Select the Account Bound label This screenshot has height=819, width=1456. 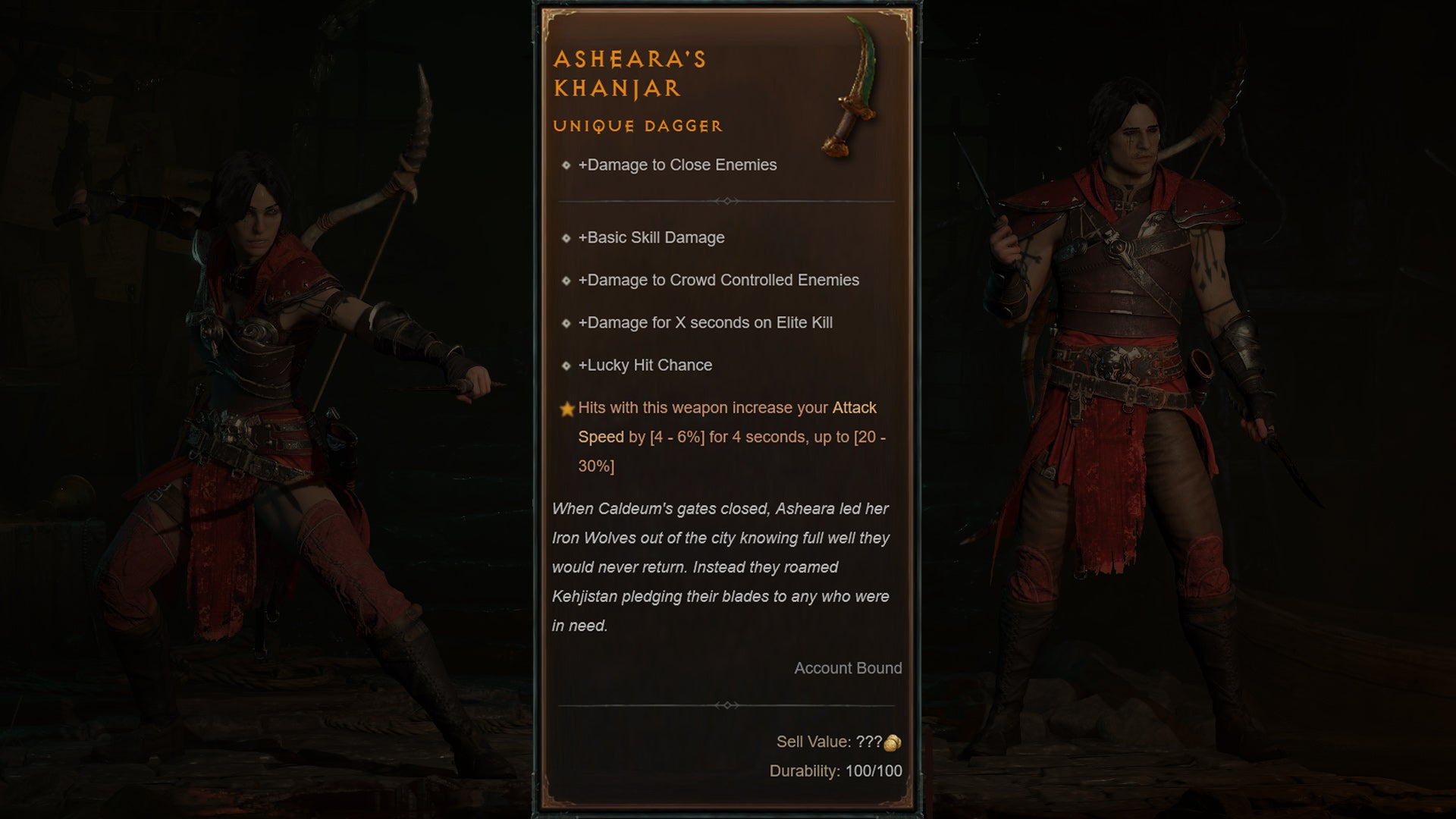coord(847,668)
